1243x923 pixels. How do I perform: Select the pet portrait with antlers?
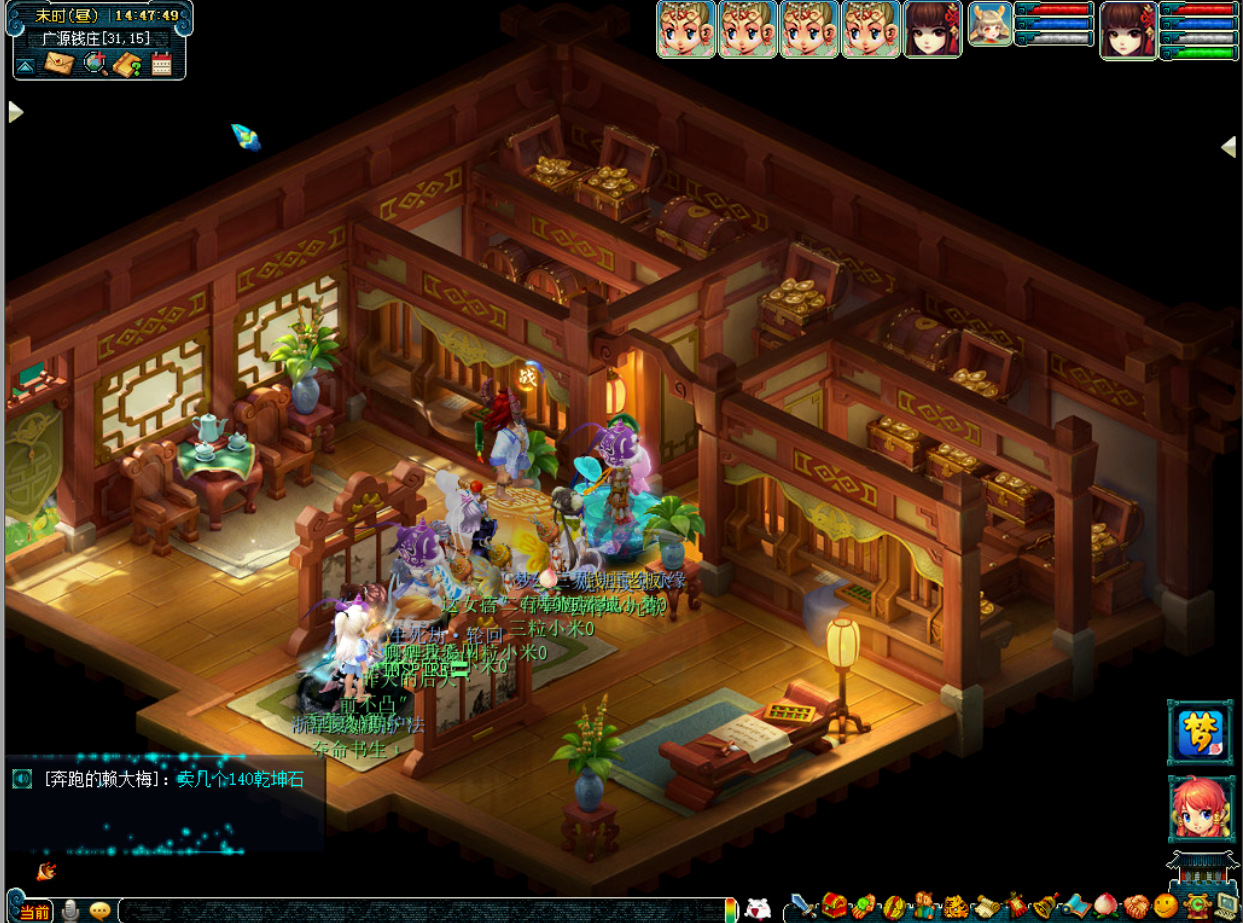[x=989, y=24]
